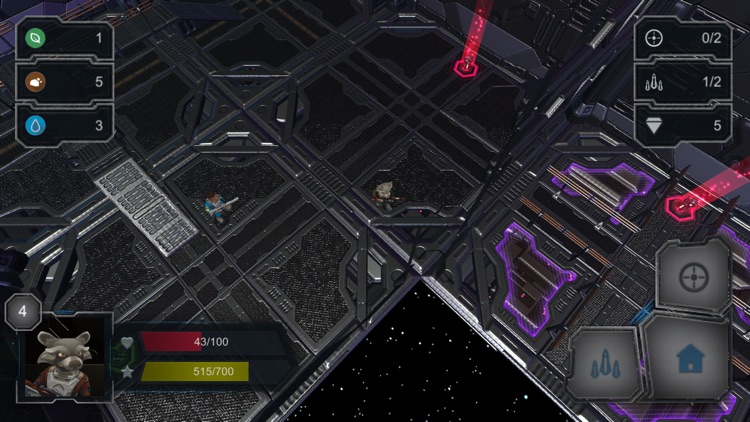Screen dimensions: 750x422
Task: Activate the missile barrage ability
Action: click(x=605, y=364)
